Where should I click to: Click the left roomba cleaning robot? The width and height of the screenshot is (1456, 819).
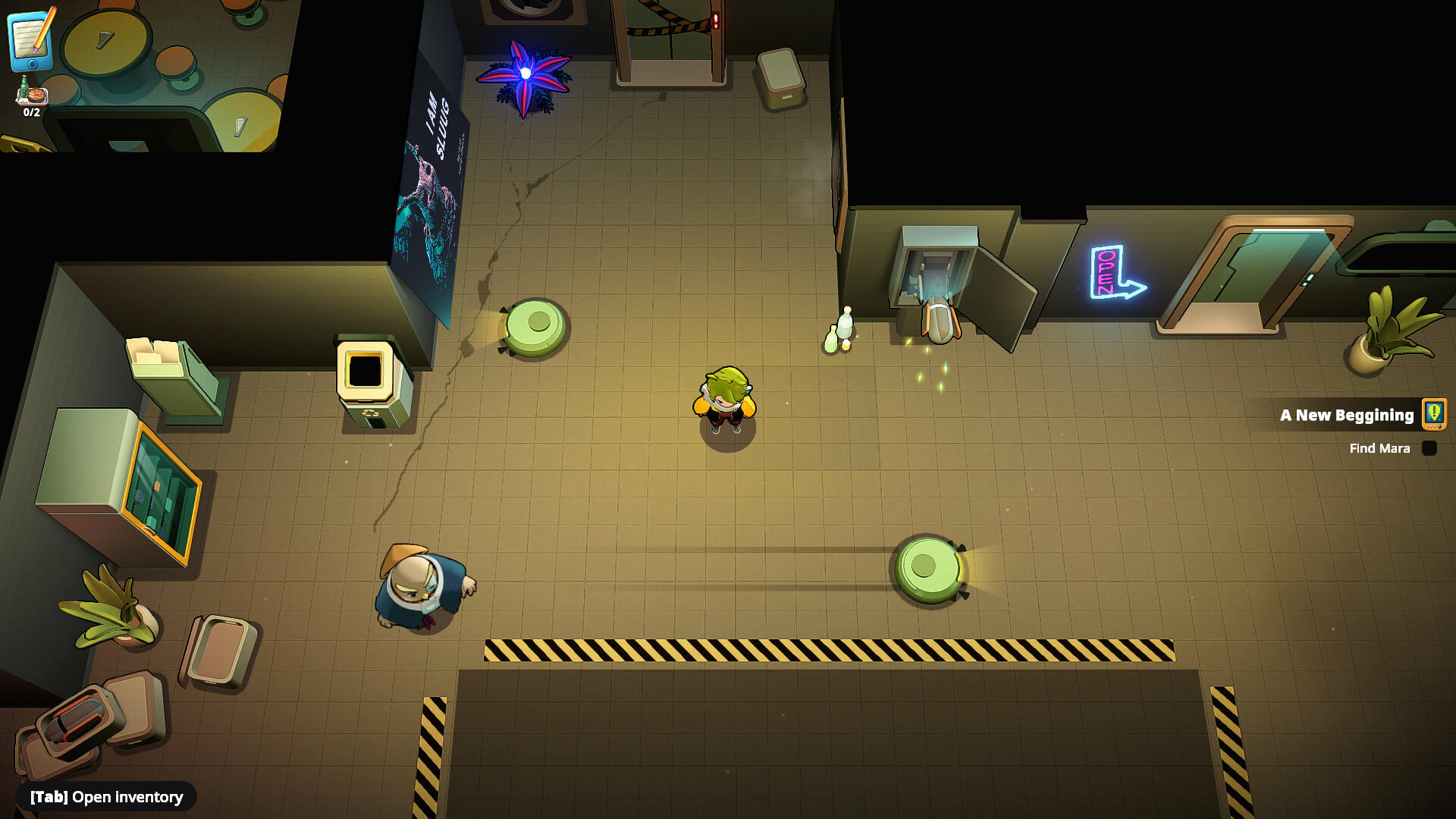[x=535, y=326]
